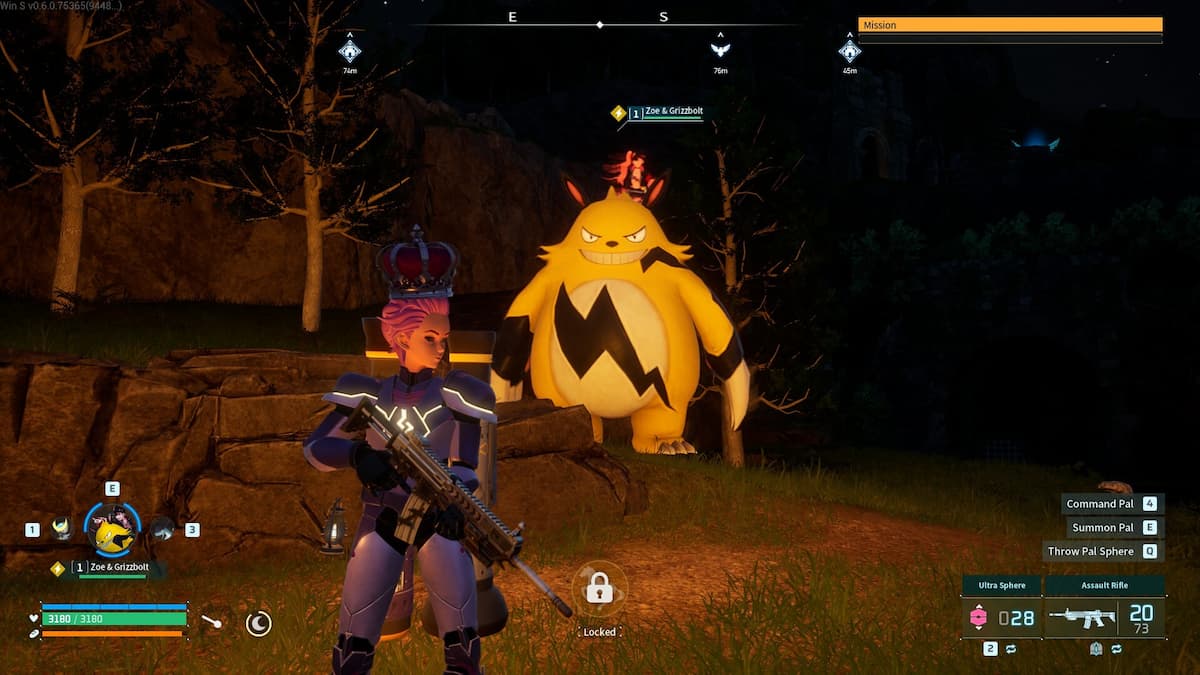Image resolution: width=1200 pixels, height=675 pixels.
Task: Open the orange Mission tracker header
Action: [x=1010, y=25]
